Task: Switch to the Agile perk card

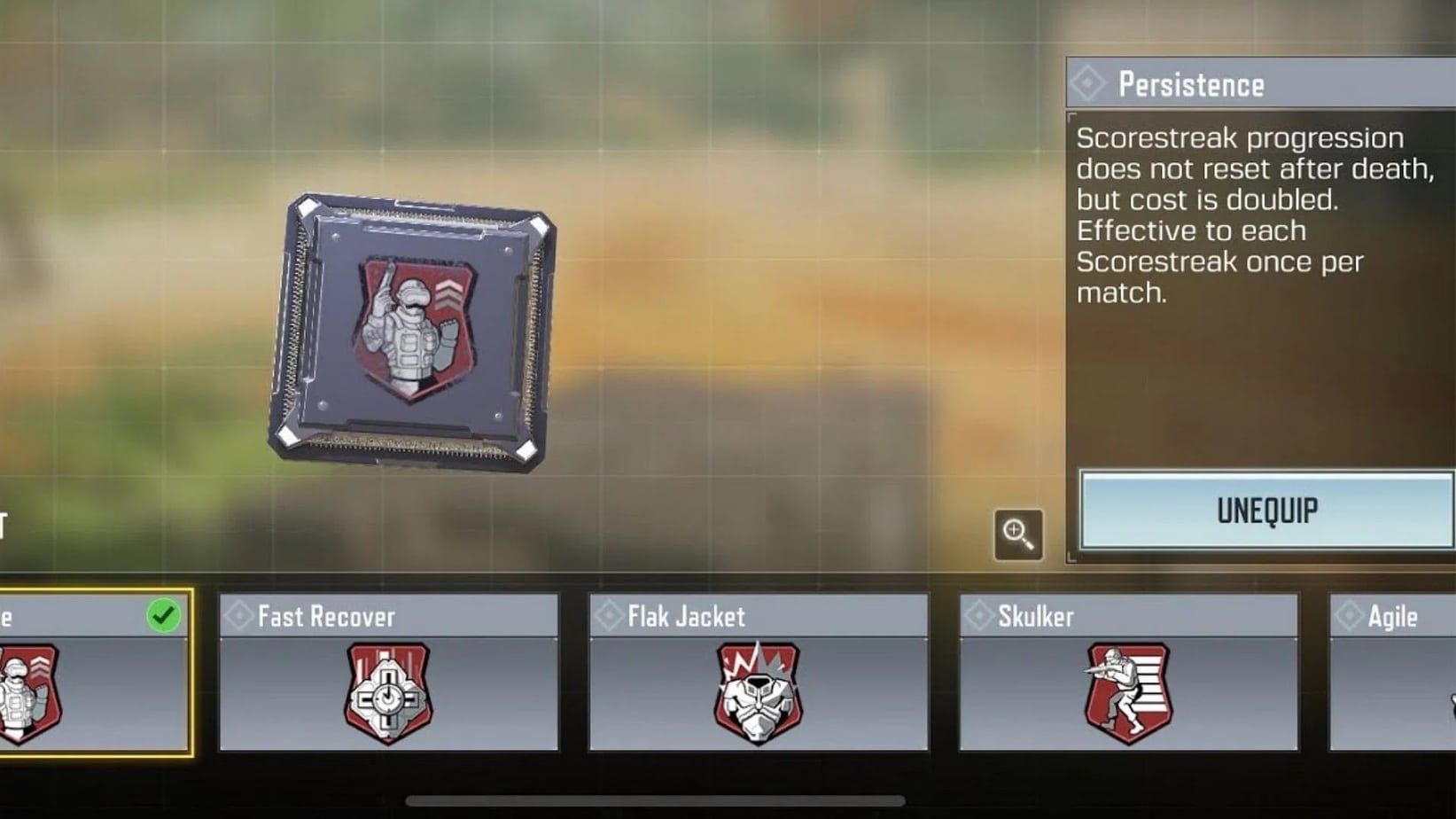Action: [1391, 674]
